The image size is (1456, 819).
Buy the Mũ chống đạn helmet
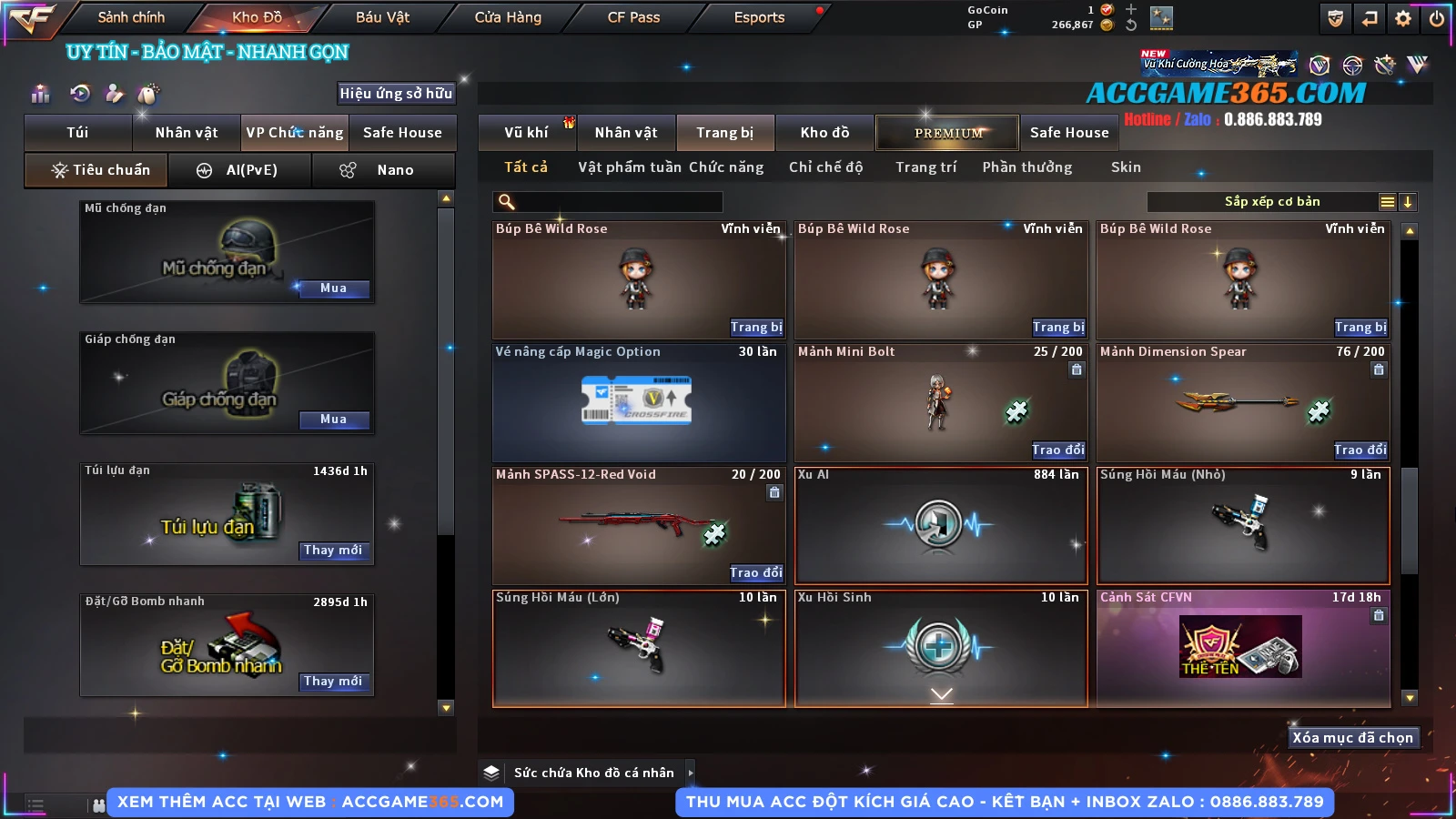pyautogui.click(x=333, y=288)
